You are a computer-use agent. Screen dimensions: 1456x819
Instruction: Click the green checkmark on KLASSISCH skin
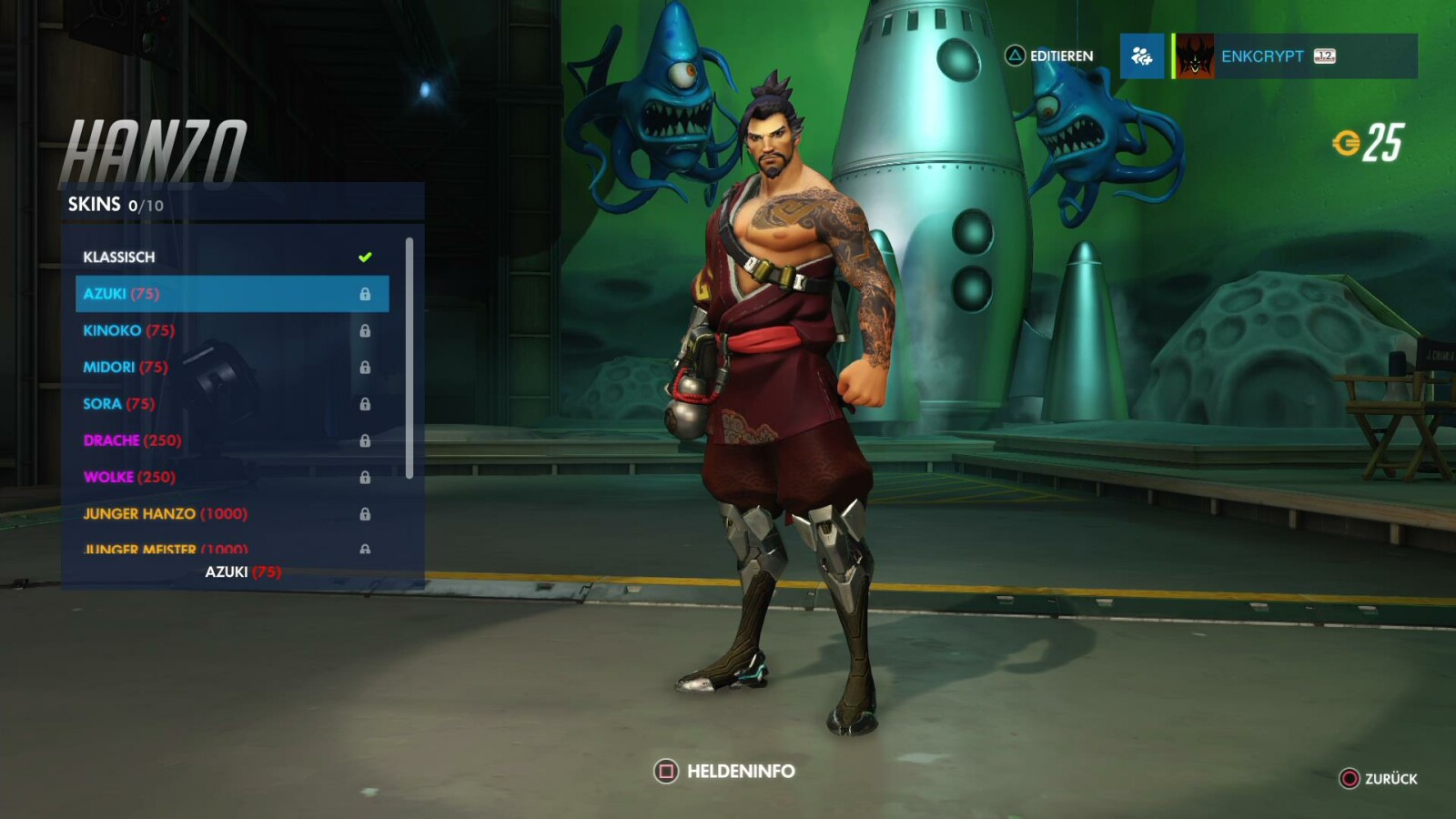pos(366,257)
